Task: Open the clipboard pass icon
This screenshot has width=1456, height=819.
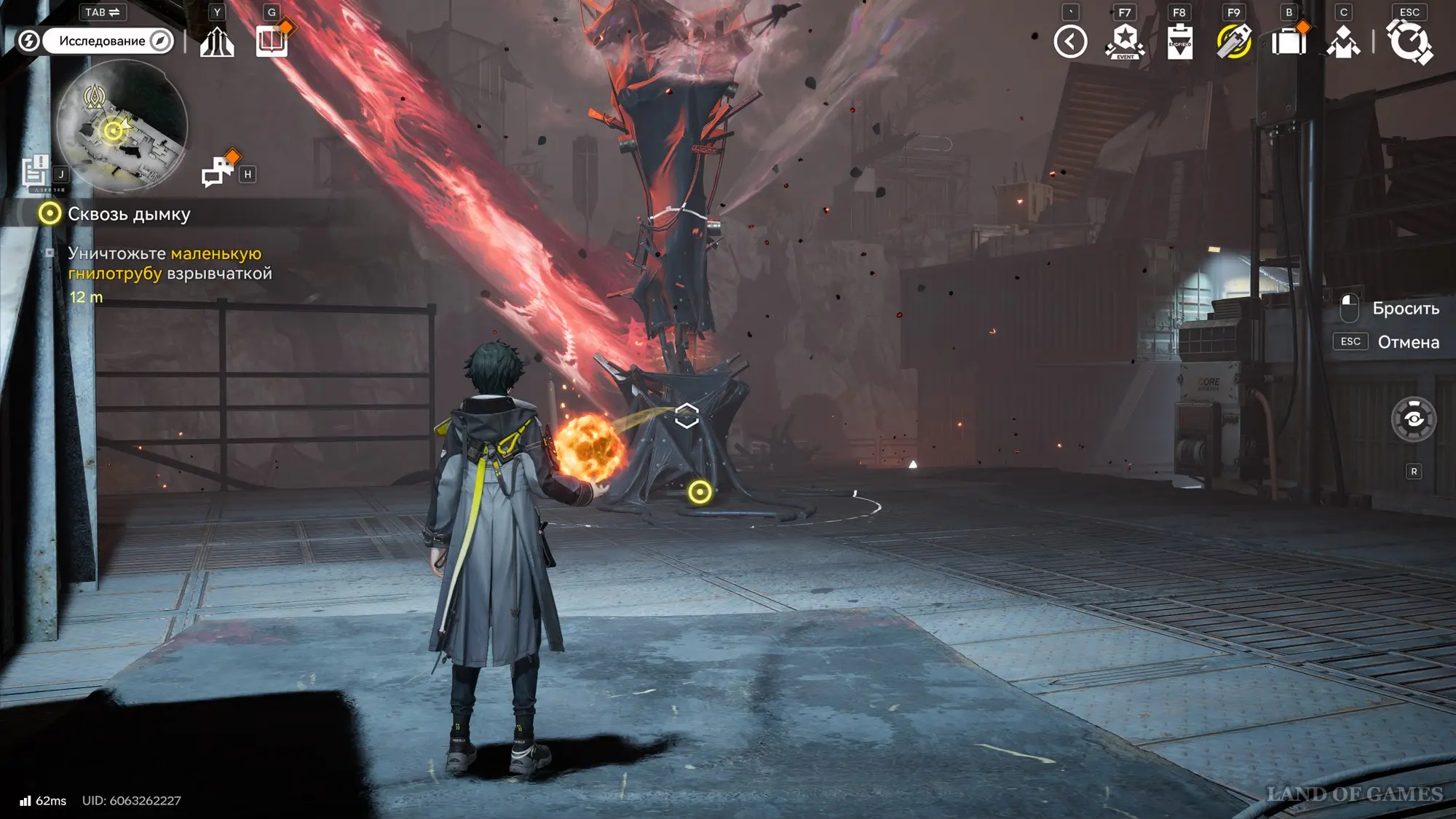Action: (1179, 41)
